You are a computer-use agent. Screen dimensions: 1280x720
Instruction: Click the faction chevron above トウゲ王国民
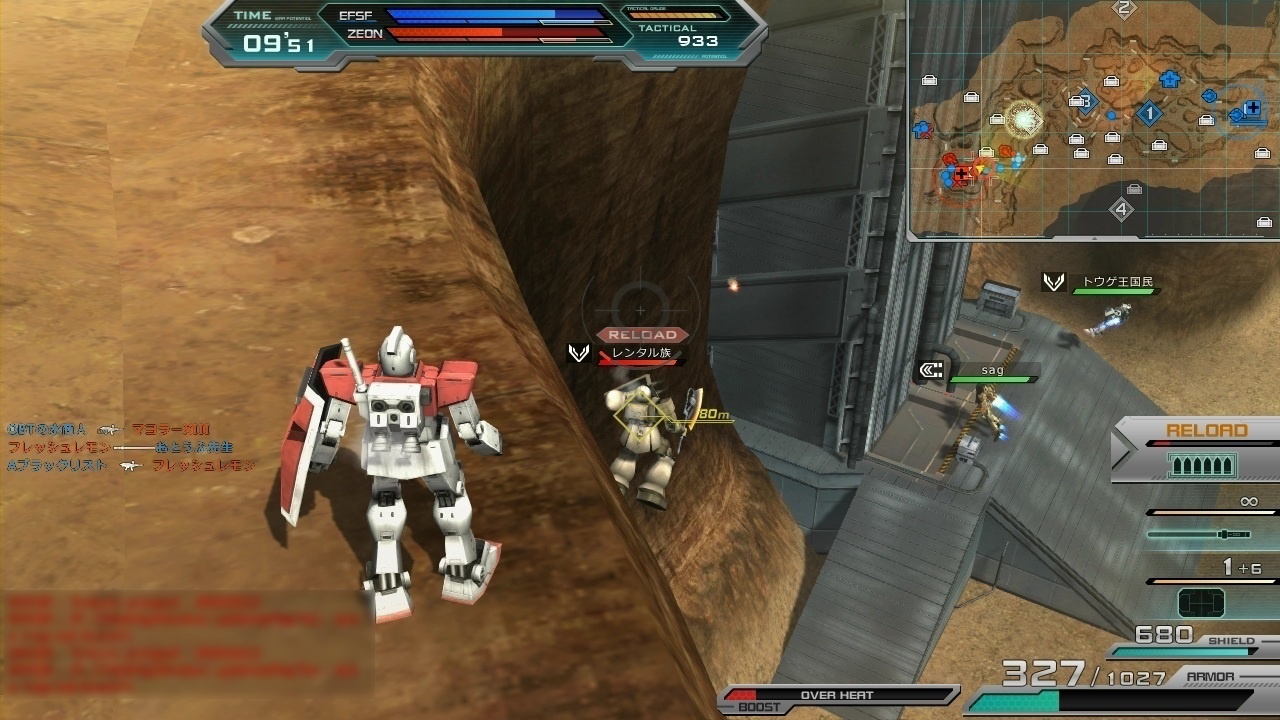(x=1052, y=282)
